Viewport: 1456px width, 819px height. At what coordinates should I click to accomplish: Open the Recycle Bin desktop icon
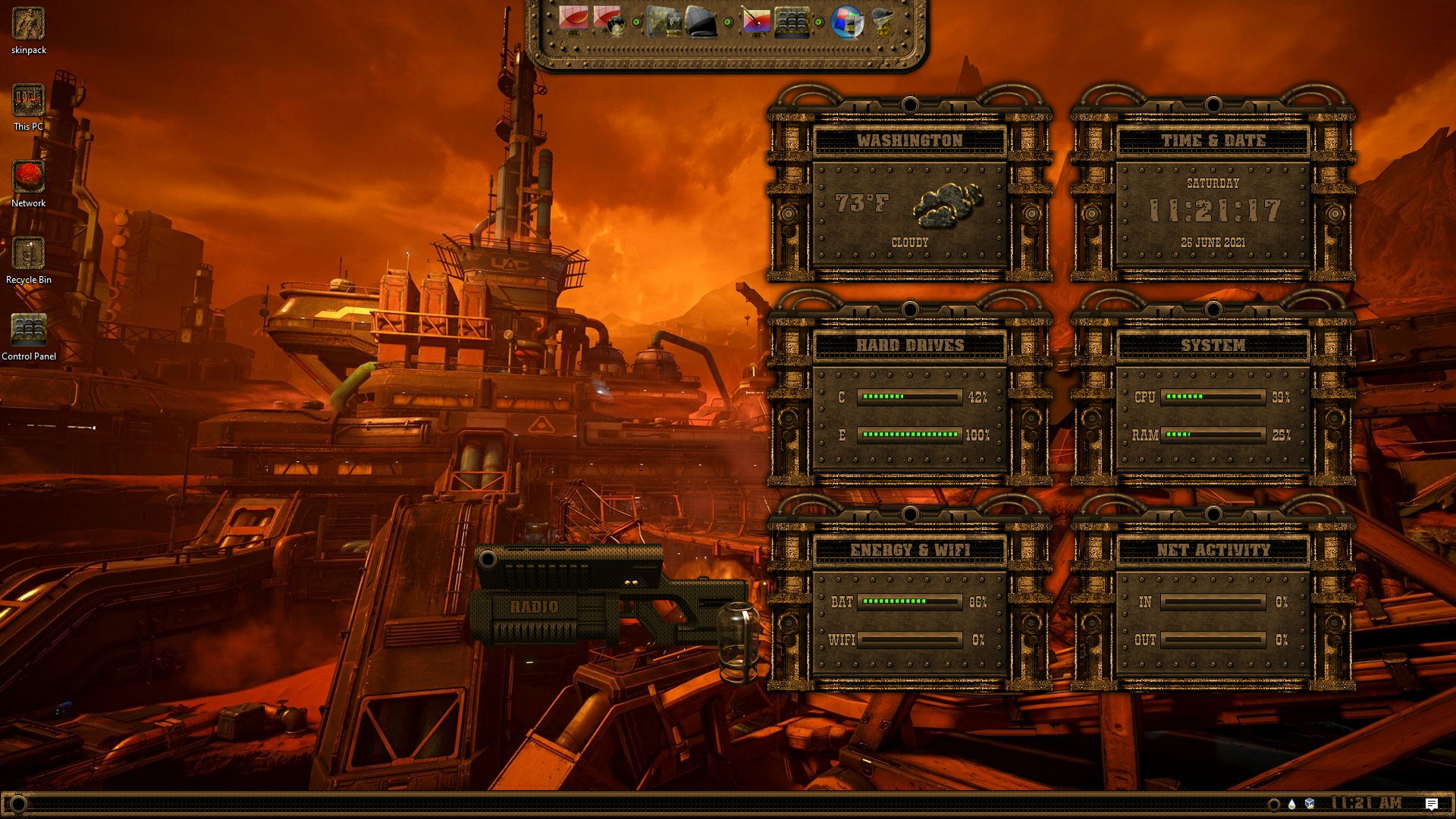[29, 254]
